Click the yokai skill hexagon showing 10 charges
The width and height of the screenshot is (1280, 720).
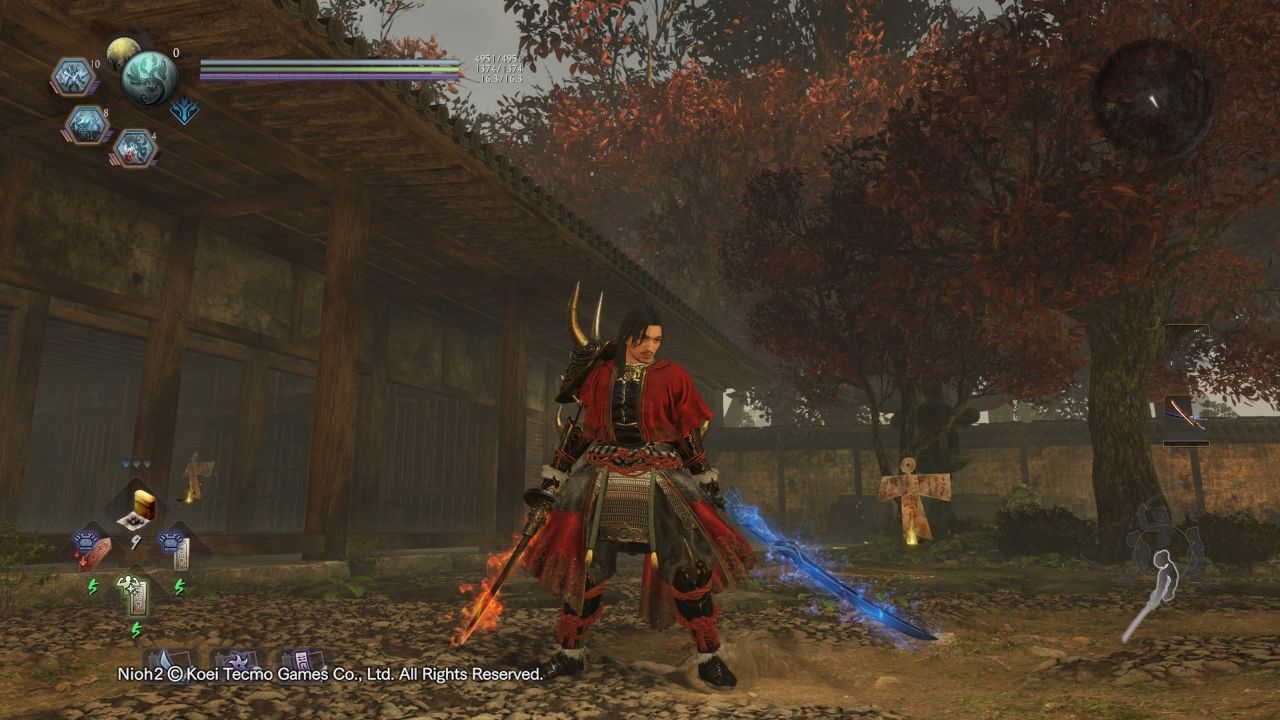(72, 75)
